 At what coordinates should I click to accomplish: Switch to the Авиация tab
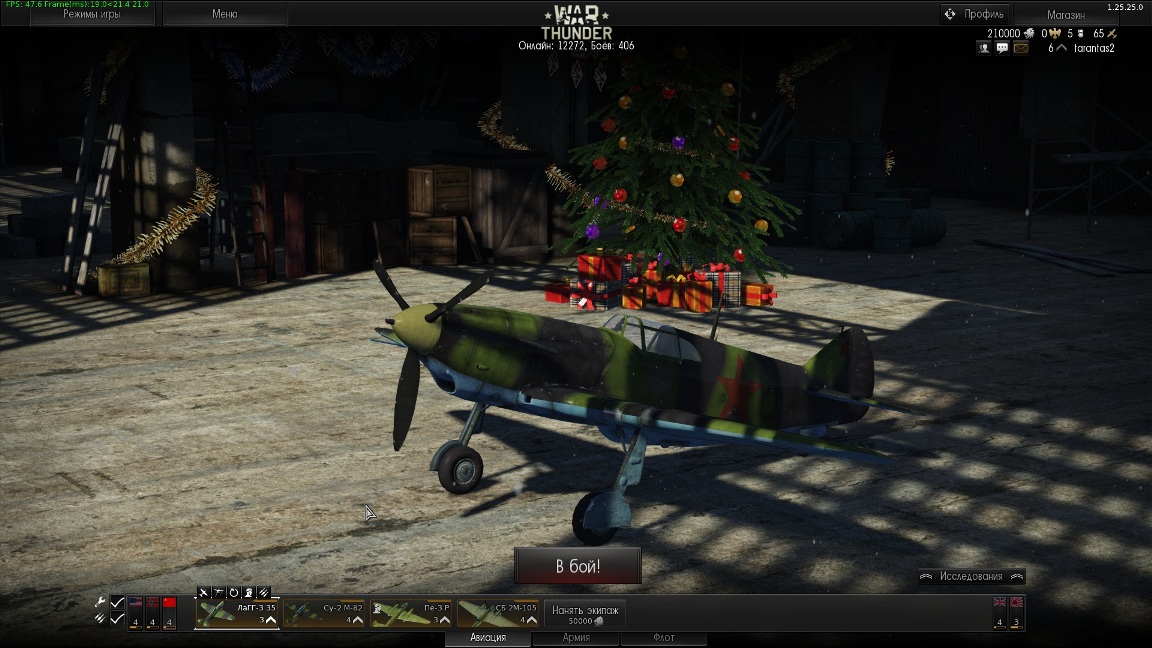click(488, 638)
